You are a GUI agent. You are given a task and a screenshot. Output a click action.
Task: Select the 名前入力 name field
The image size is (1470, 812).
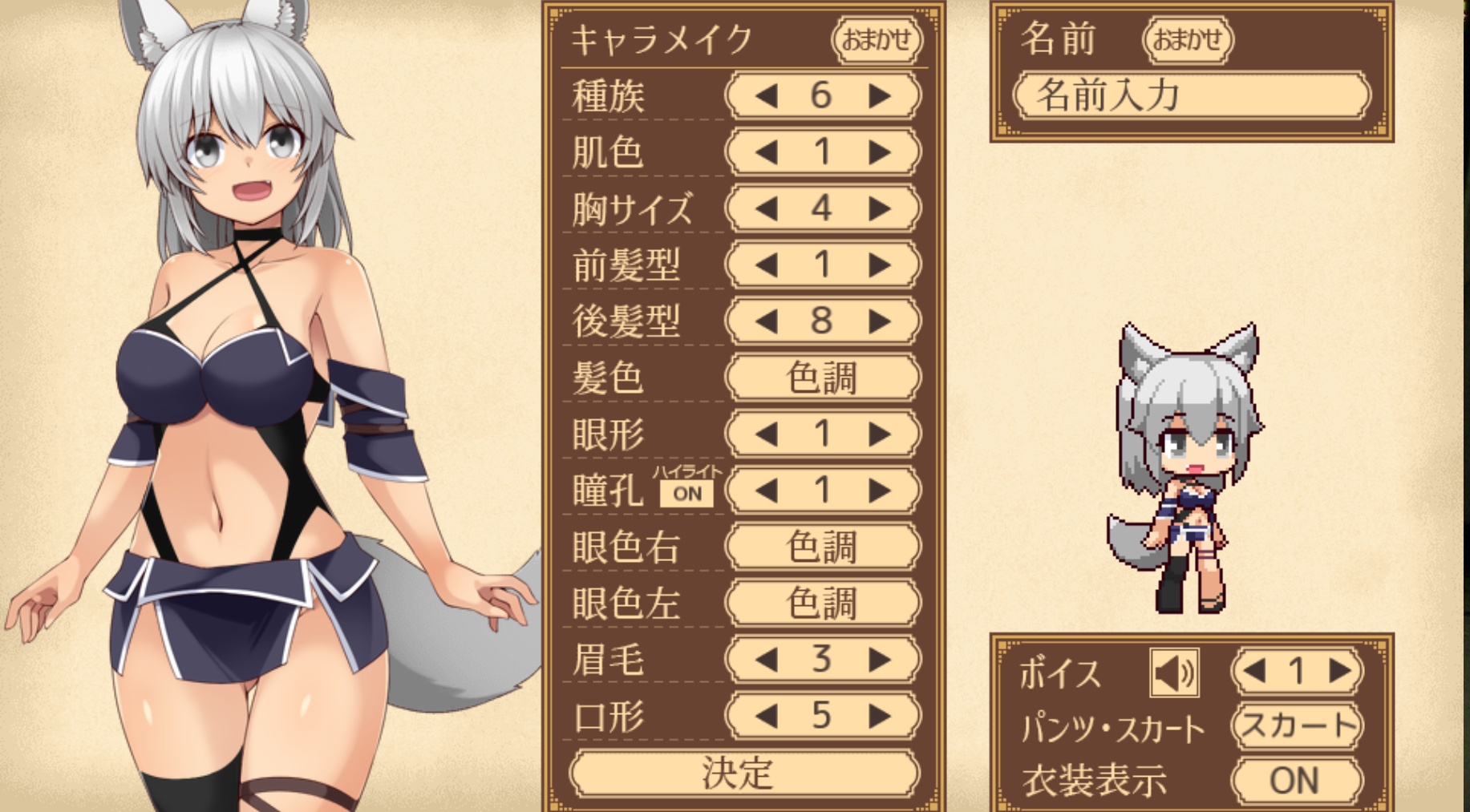pyautogui.click(x=1192, y=96)
